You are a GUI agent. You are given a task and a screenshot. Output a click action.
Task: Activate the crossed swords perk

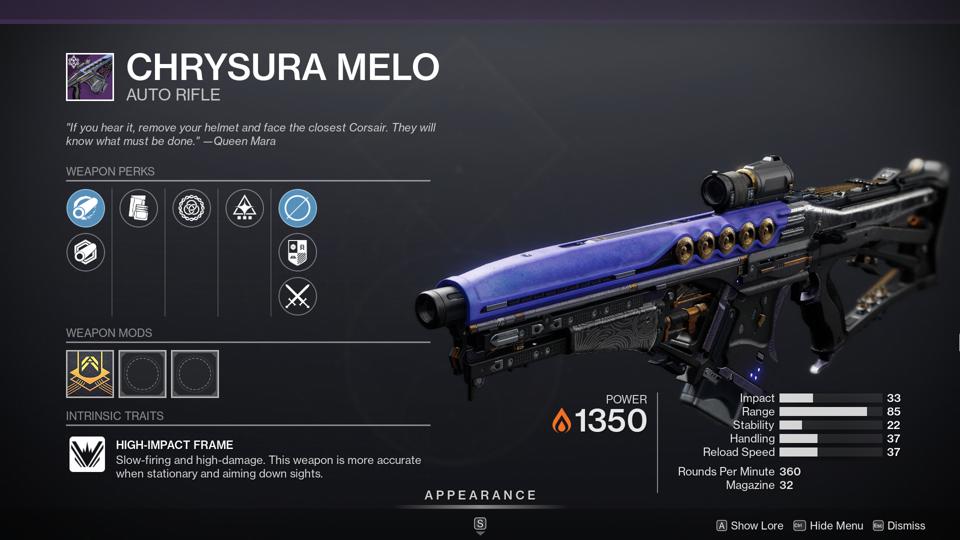pyautogui.click(x=297, y=296)
